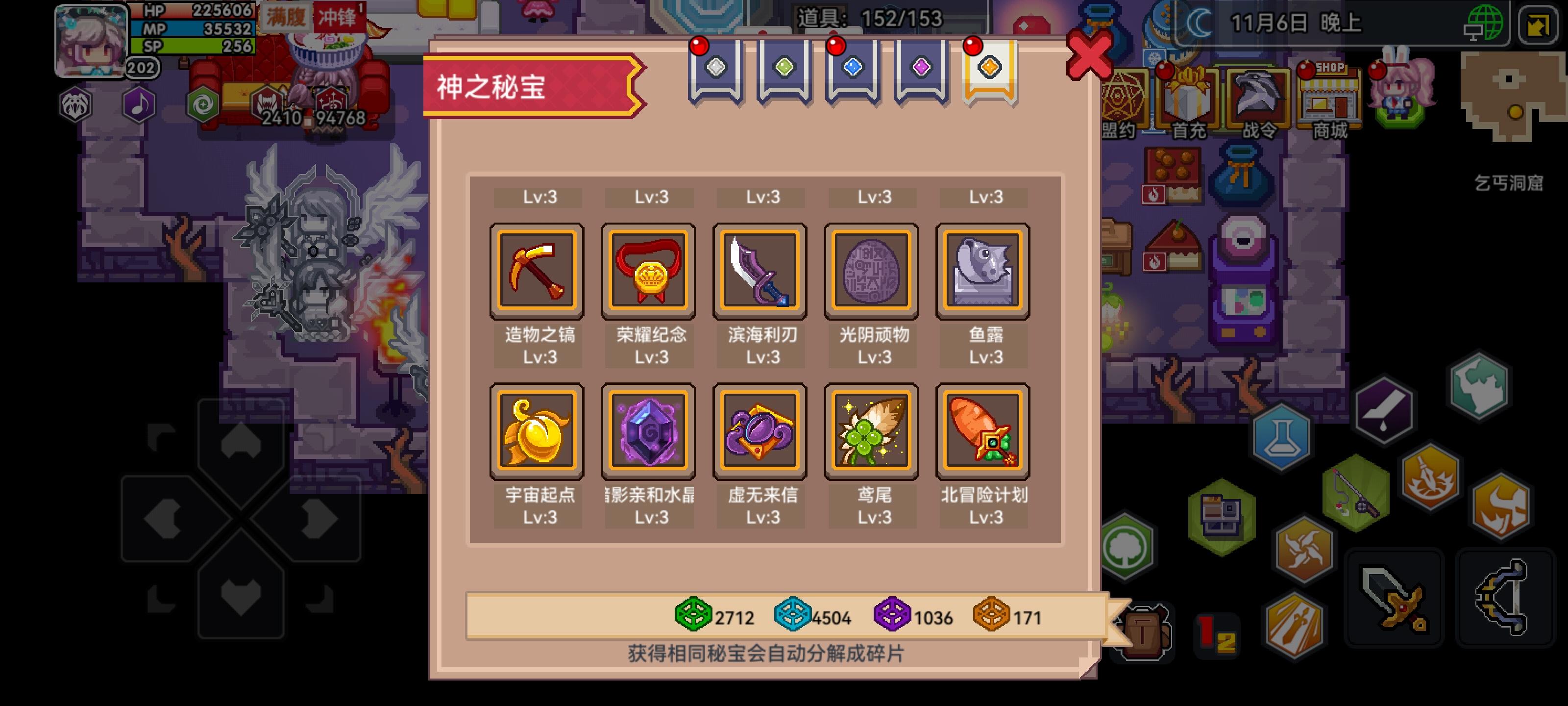The width and height of the screenshot is (1568, 706).
Task: Open the 盟约 alliance emblem icon
Action: pos(1120,98)
